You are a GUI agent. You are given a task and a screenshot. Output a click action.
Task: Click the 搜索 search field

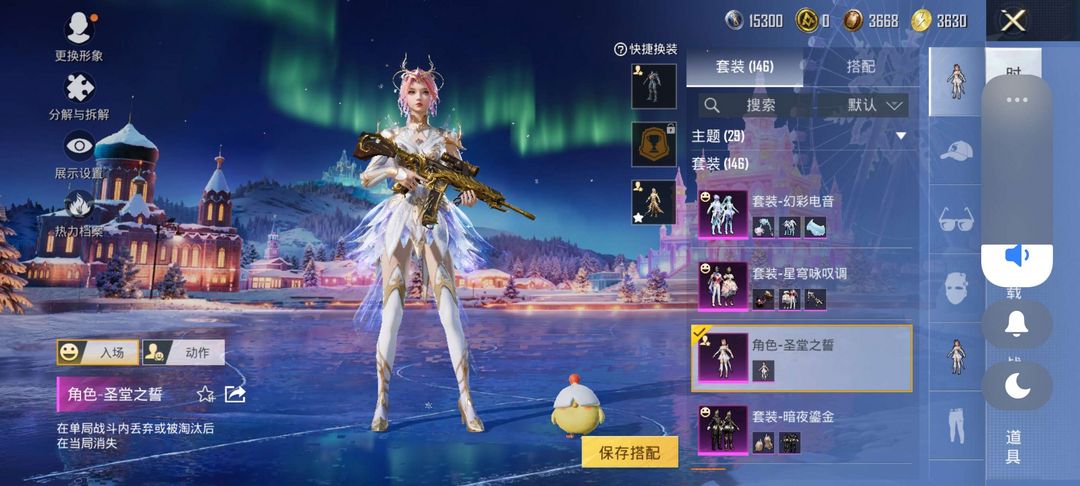755,104
